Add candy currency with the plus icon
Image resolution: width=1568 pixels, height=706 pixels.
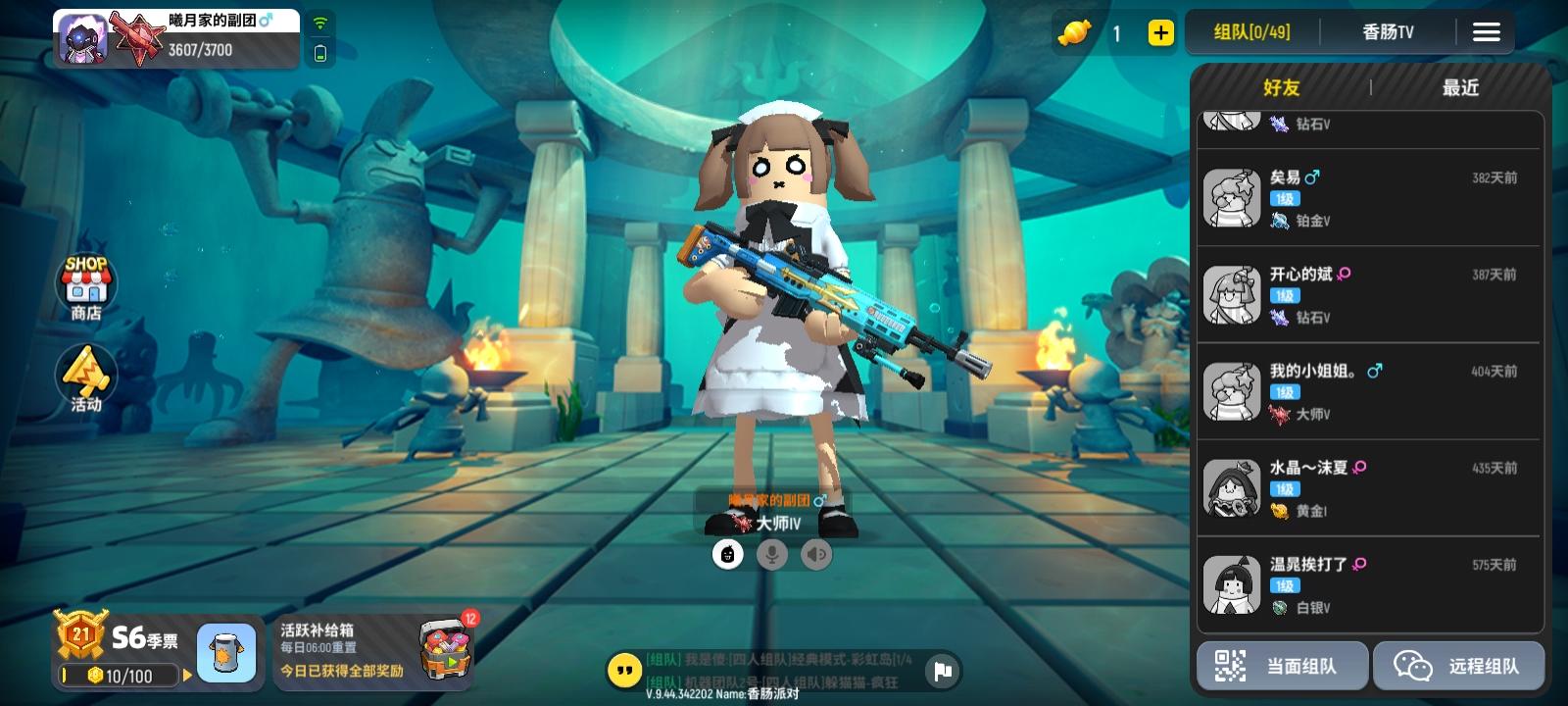(x=1160, y=32)
